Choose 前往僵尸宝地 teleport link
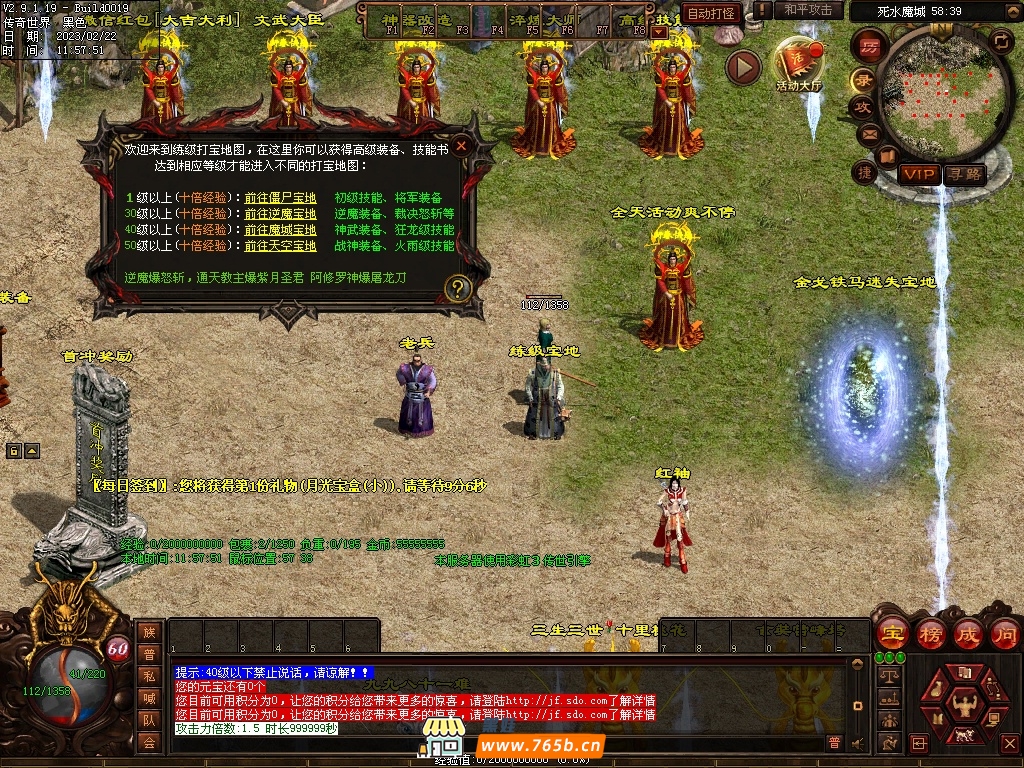Viewport: 1024px width, 768px height. coord(280,198)
